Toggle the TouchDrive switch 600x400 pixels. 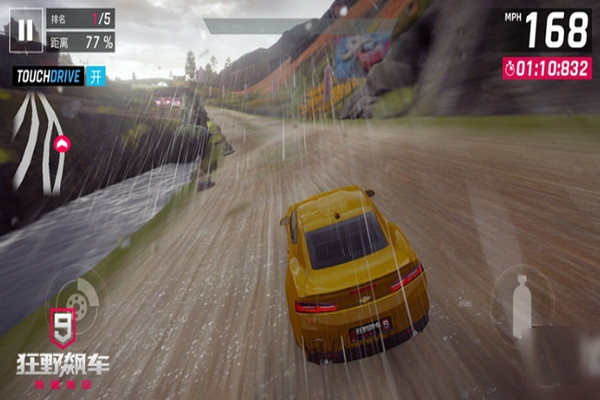96,76
